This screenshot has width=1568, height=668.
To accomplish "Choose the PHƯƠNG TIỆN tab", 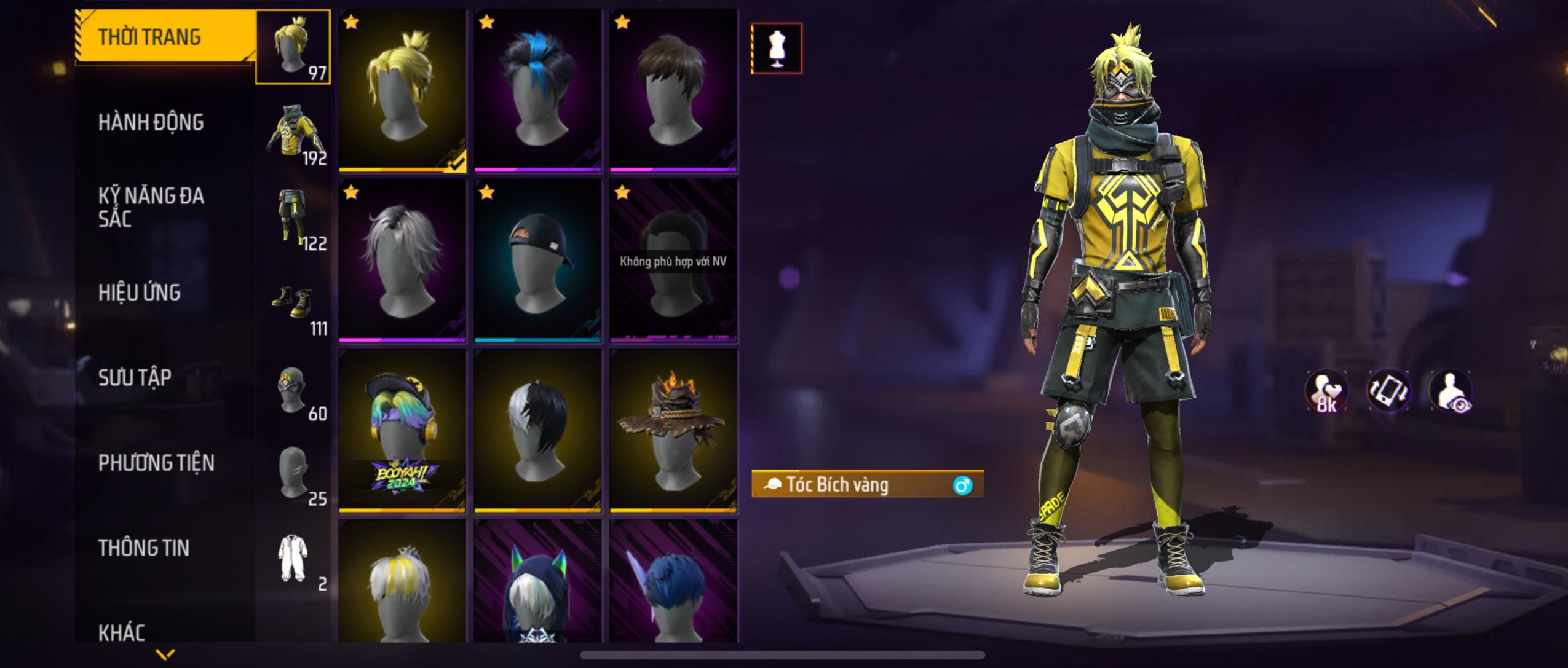I will point(156,463).
